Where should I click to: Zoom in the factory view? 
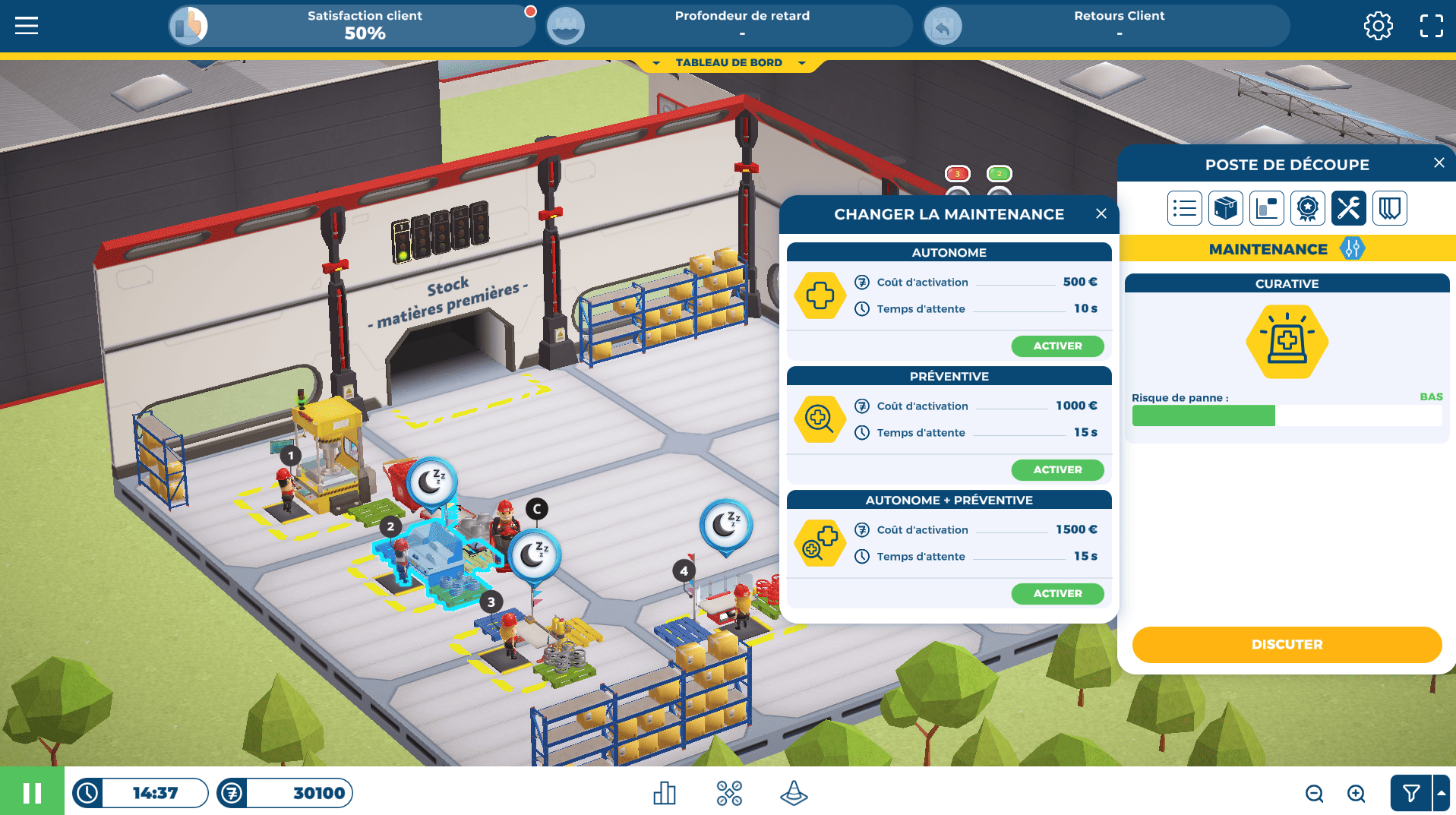click(x=1356, y=794)
